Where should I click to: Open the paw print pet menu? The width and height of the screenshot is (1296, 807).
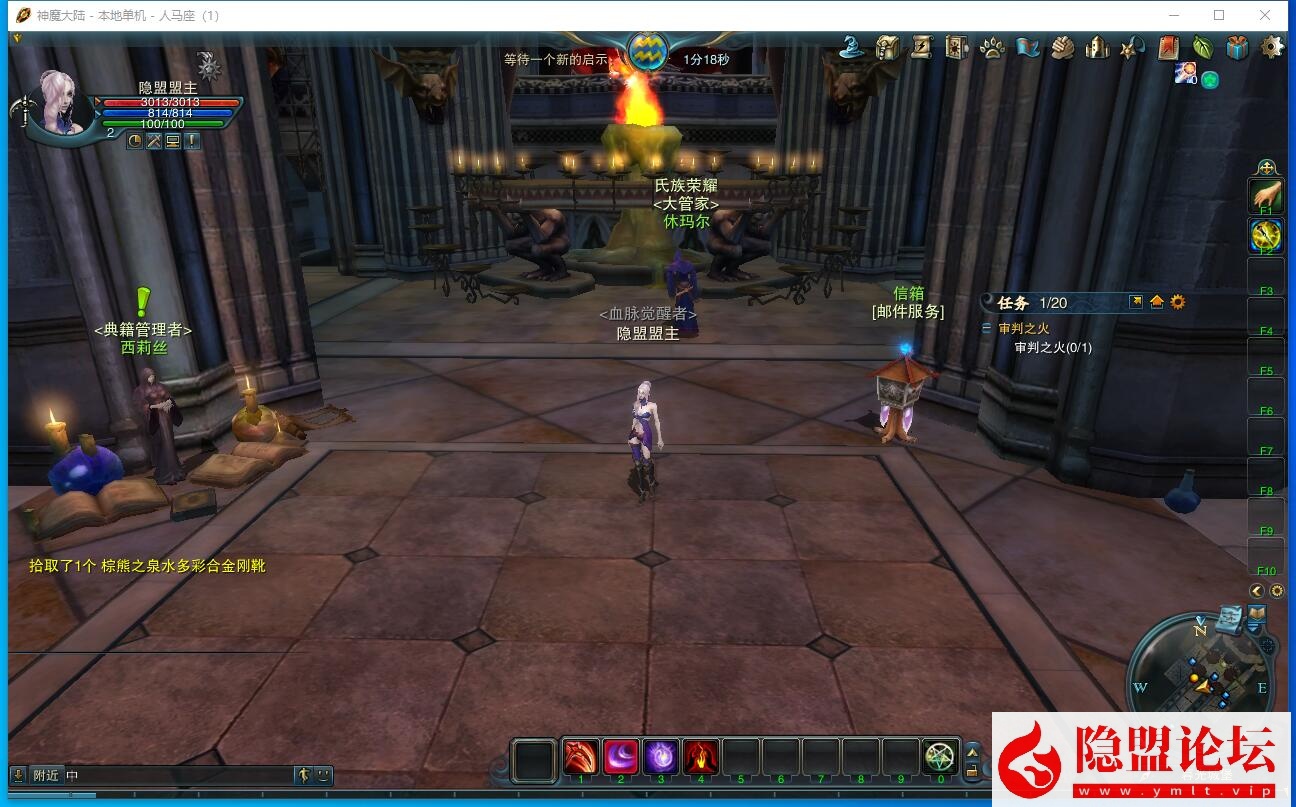992,47
